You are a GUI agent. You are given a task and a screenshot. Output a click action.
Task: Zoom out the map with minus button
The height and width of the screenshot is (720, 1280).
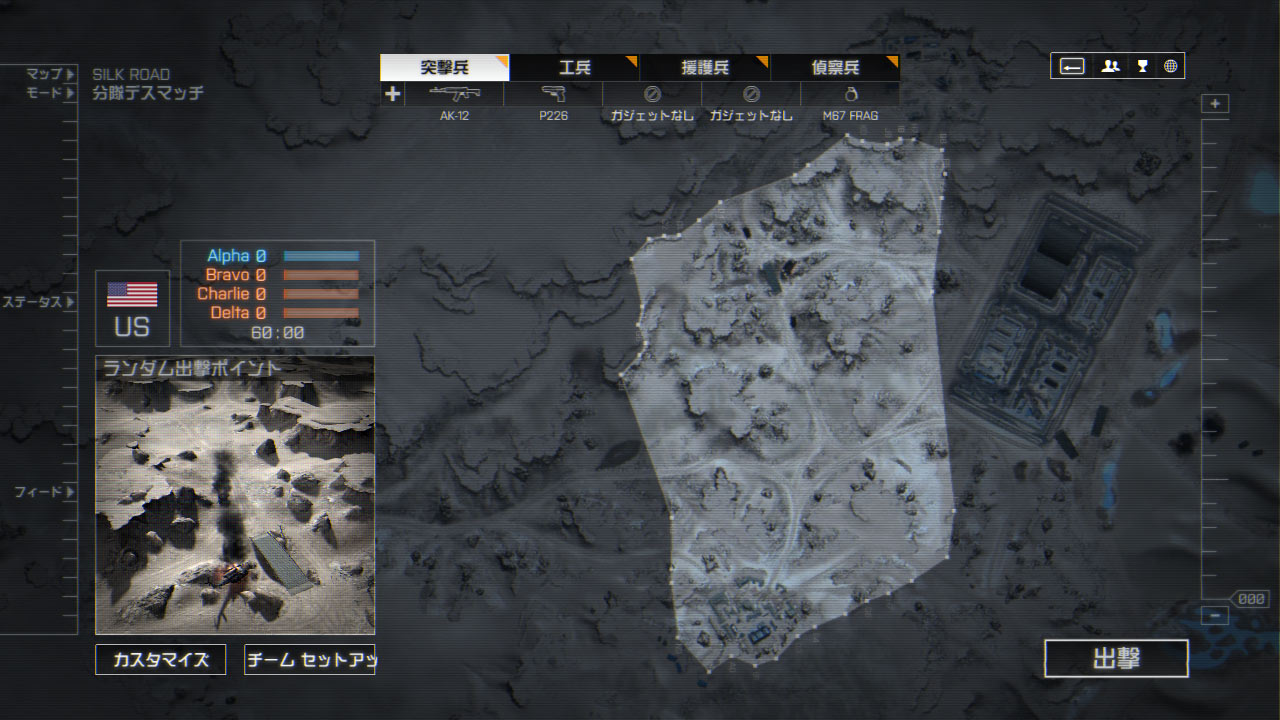(1215, 616)
